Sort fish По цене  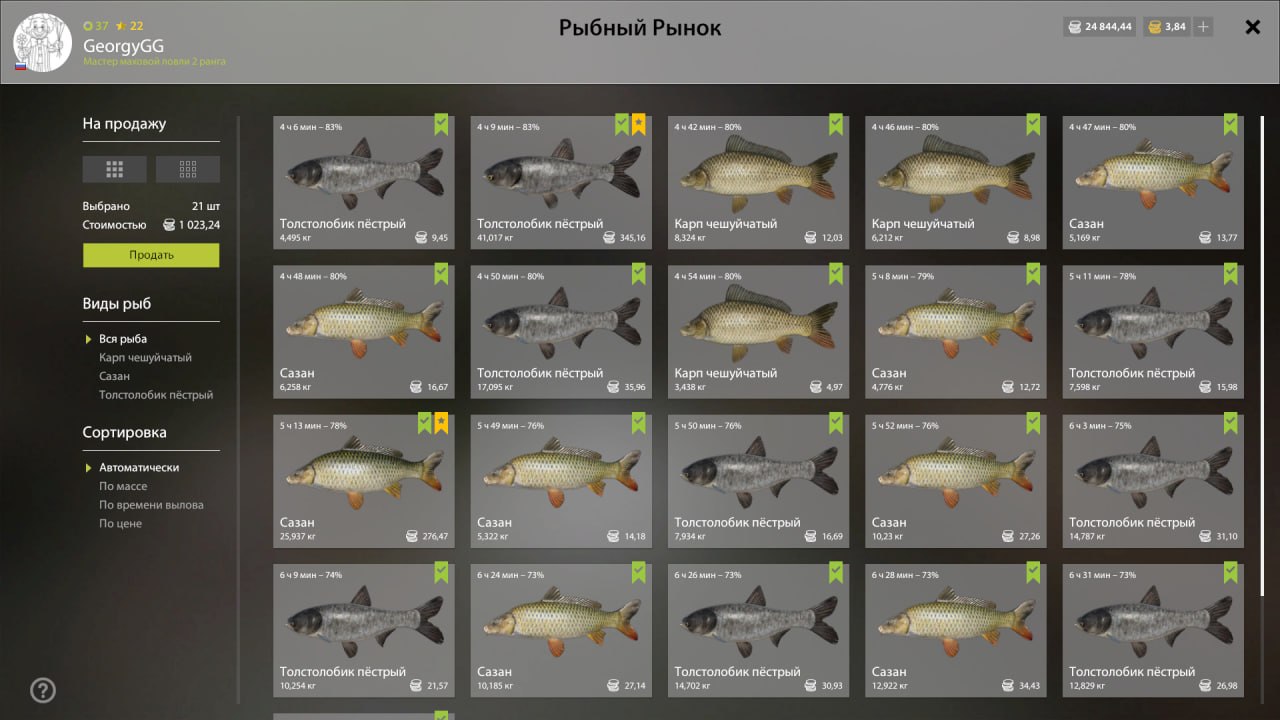[x=120, y=523]
